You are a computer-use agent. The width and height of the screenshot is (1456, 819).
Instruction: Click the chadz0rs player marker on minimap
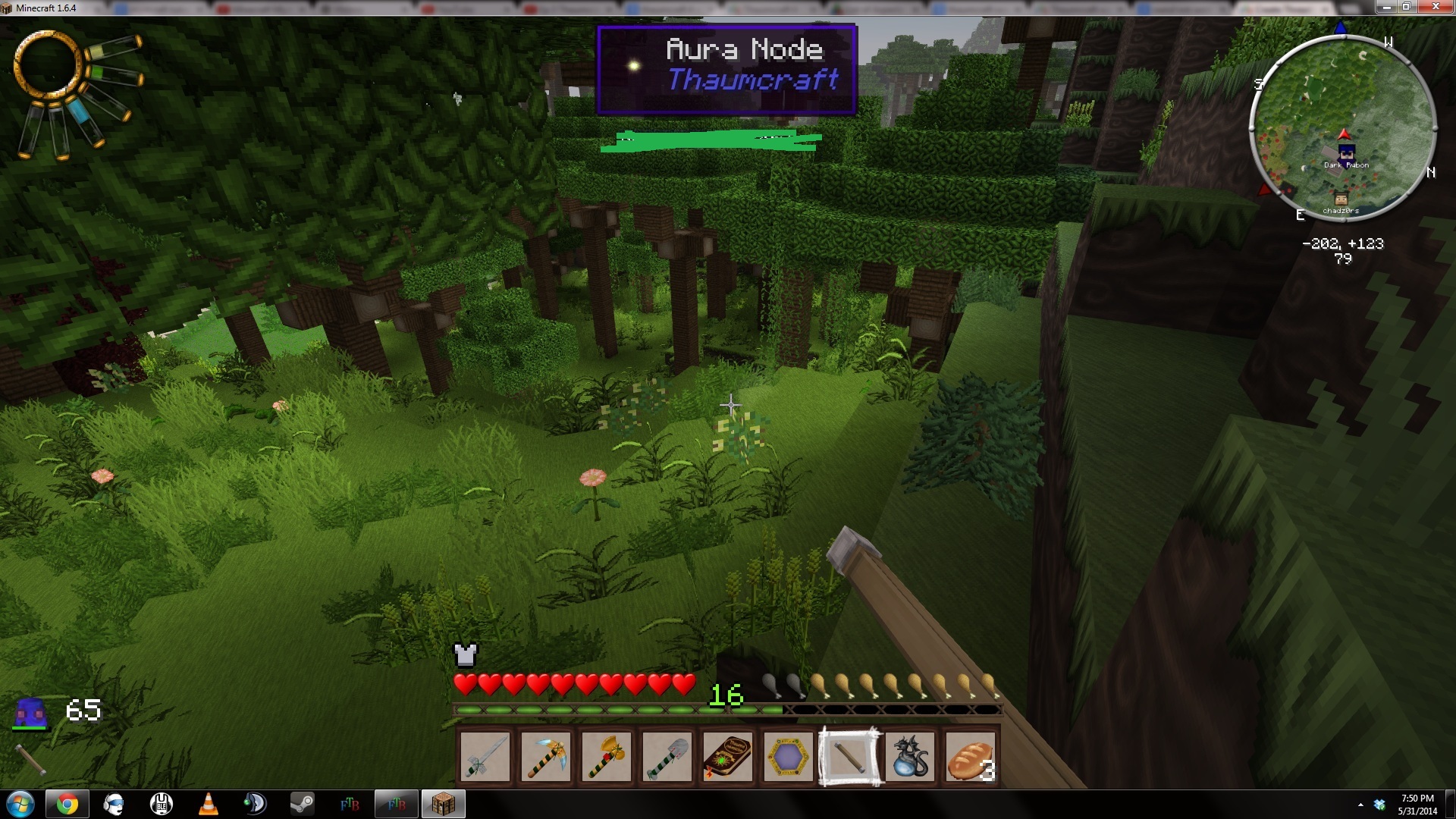coord(1341,200)
